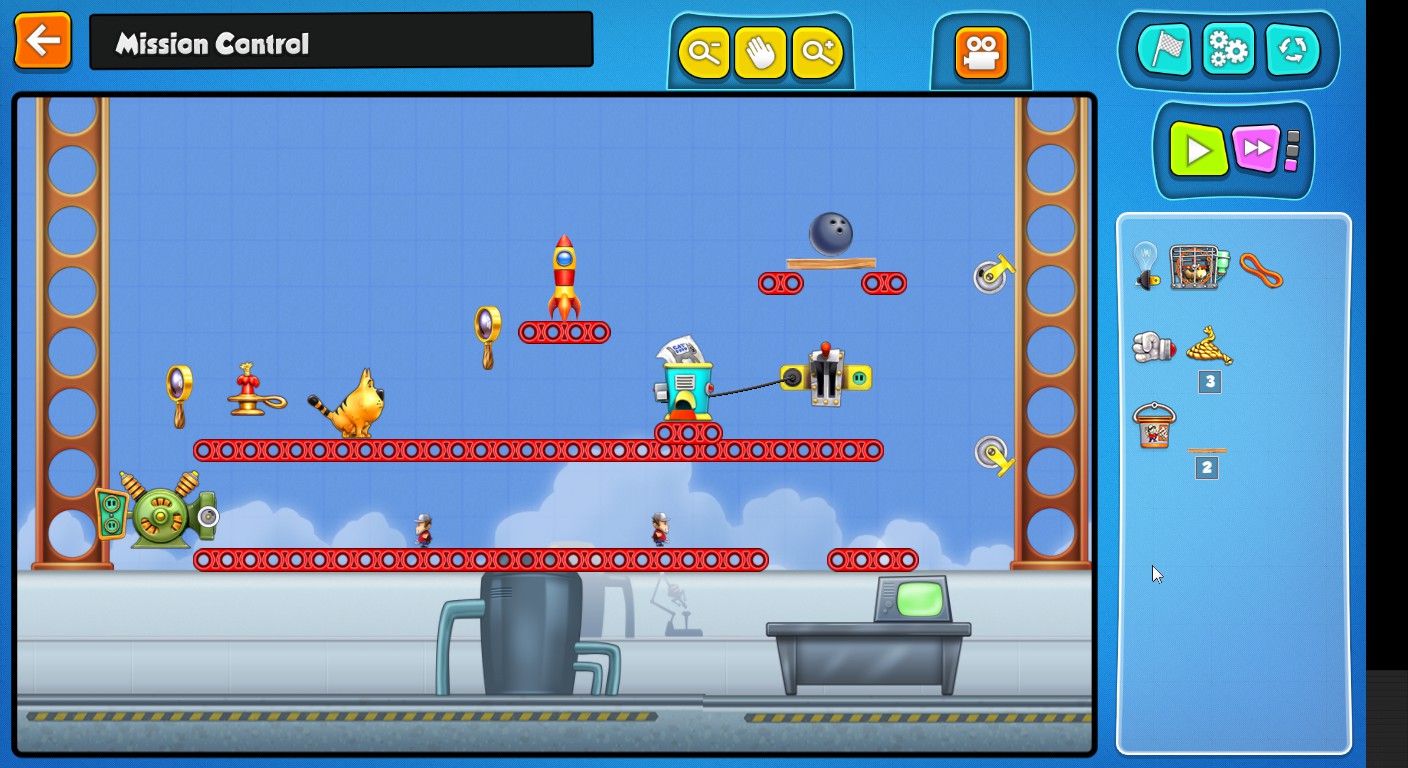The height and width of the screenshot is (768, 1408).
Task: Click the orange video camera button
Action: [x=980, y=53]
